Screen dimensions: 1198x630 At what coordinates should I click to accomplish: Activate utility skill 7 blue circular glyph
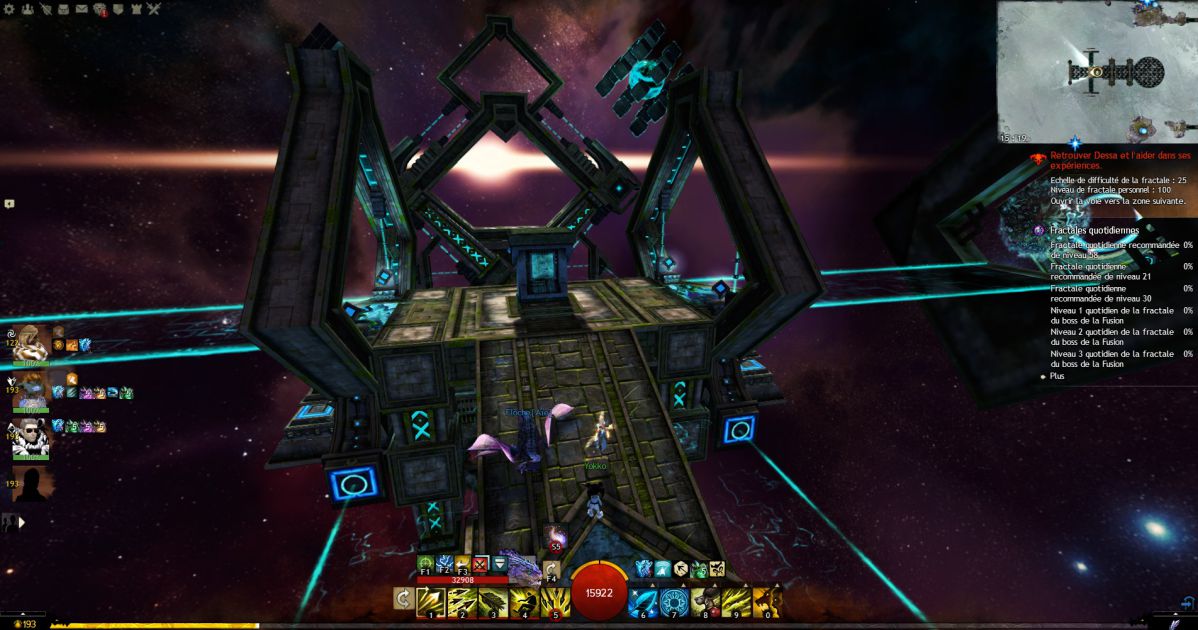click(x=674, y=601)
